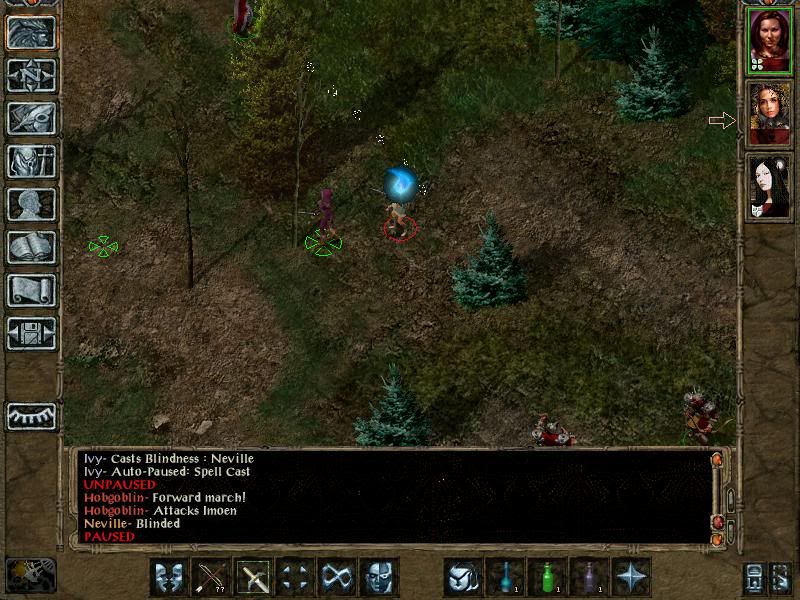800x600 pixels.
Task: Toggle pause using the clock in the corner
Action: 30,574
